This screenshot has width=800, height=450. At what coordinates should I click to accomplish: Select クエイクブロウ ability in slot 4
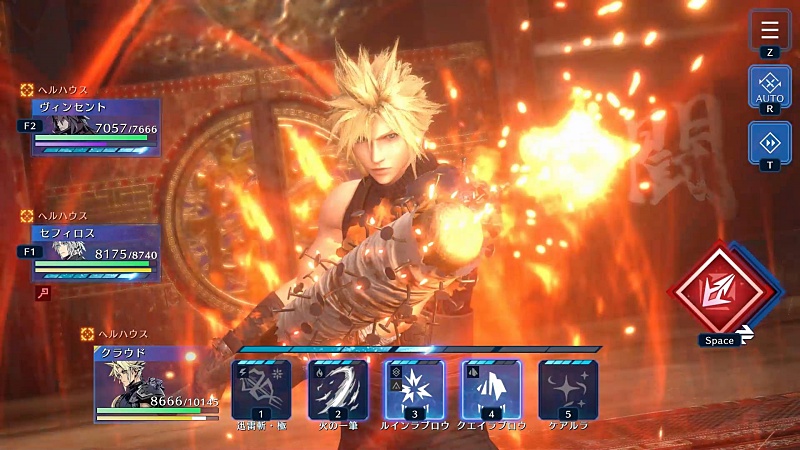491,388
